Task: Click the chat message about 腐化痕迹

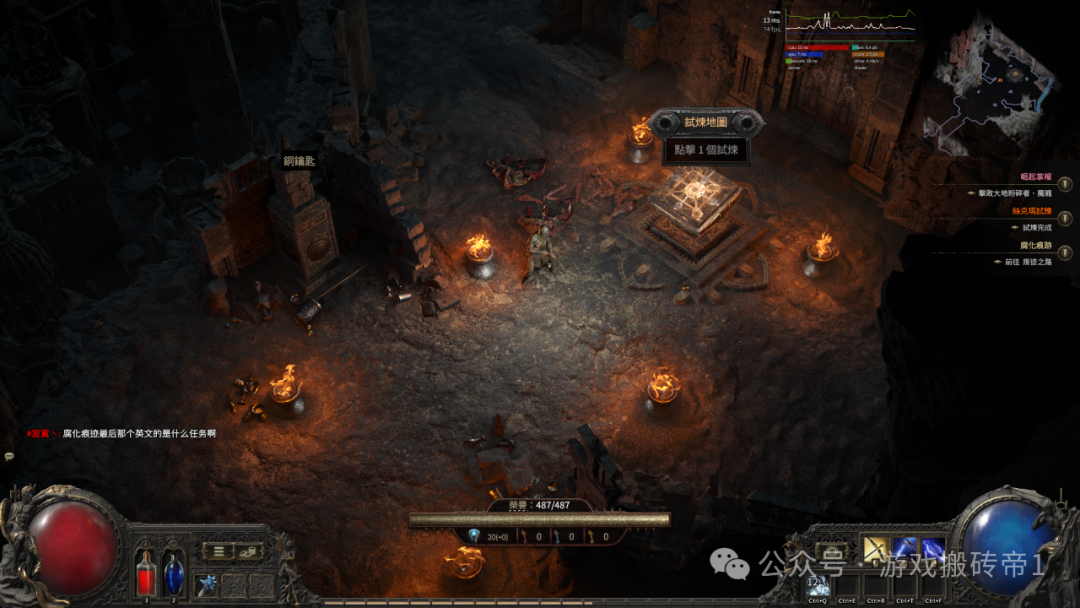Action: tap(138, 434)
